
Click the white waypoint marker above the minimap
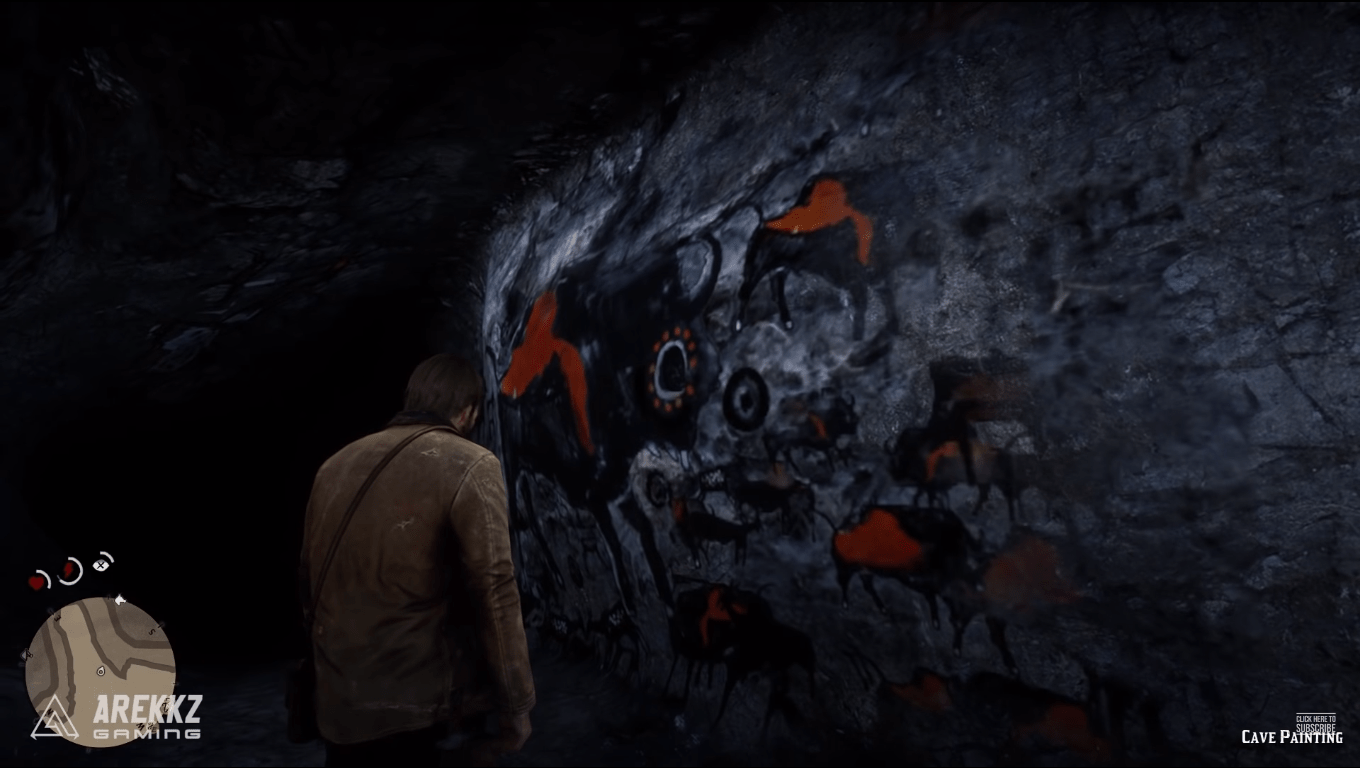point(119,601)
